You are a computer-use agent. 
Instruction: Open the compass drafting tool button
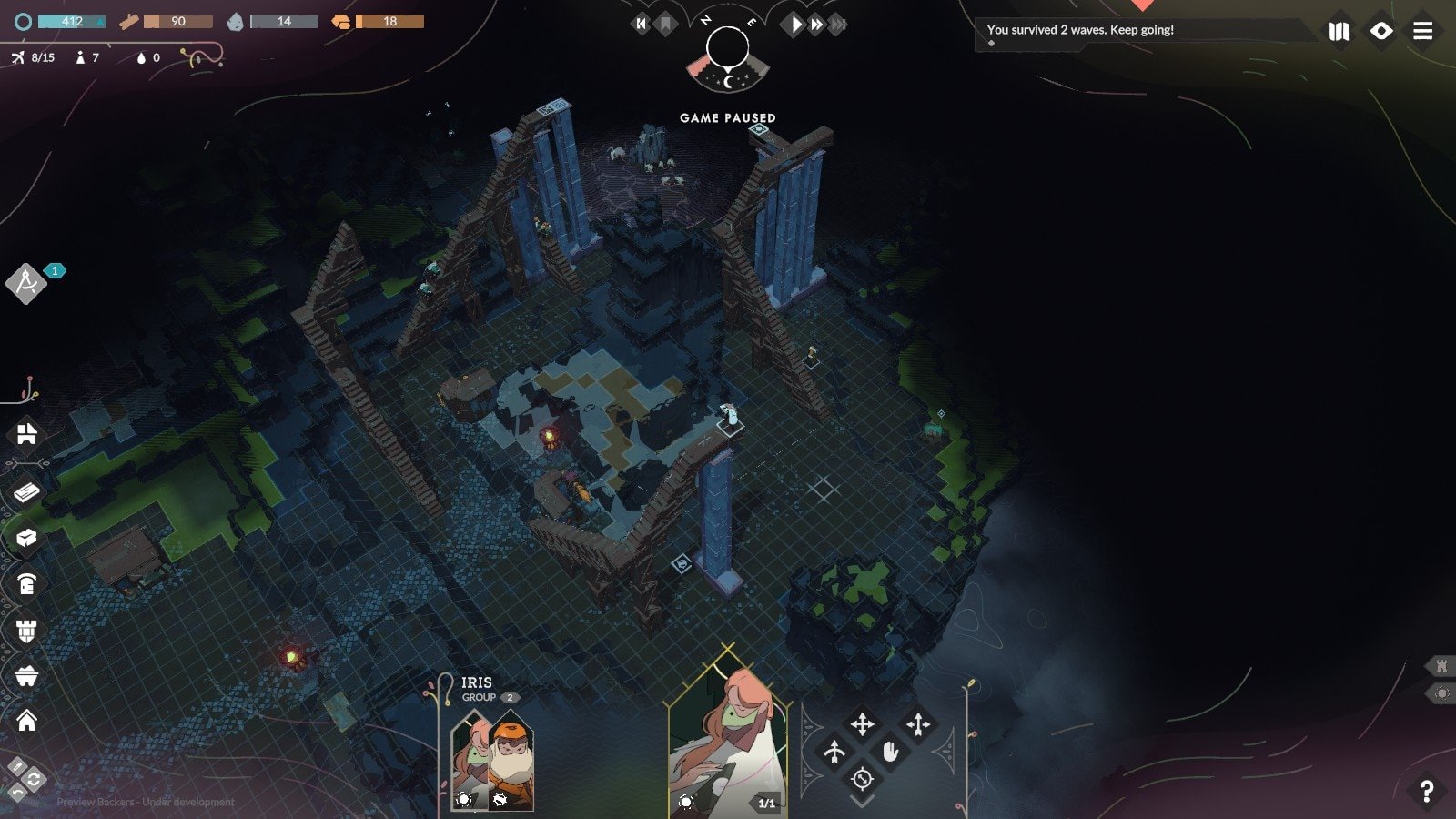(x=26, y=283)
